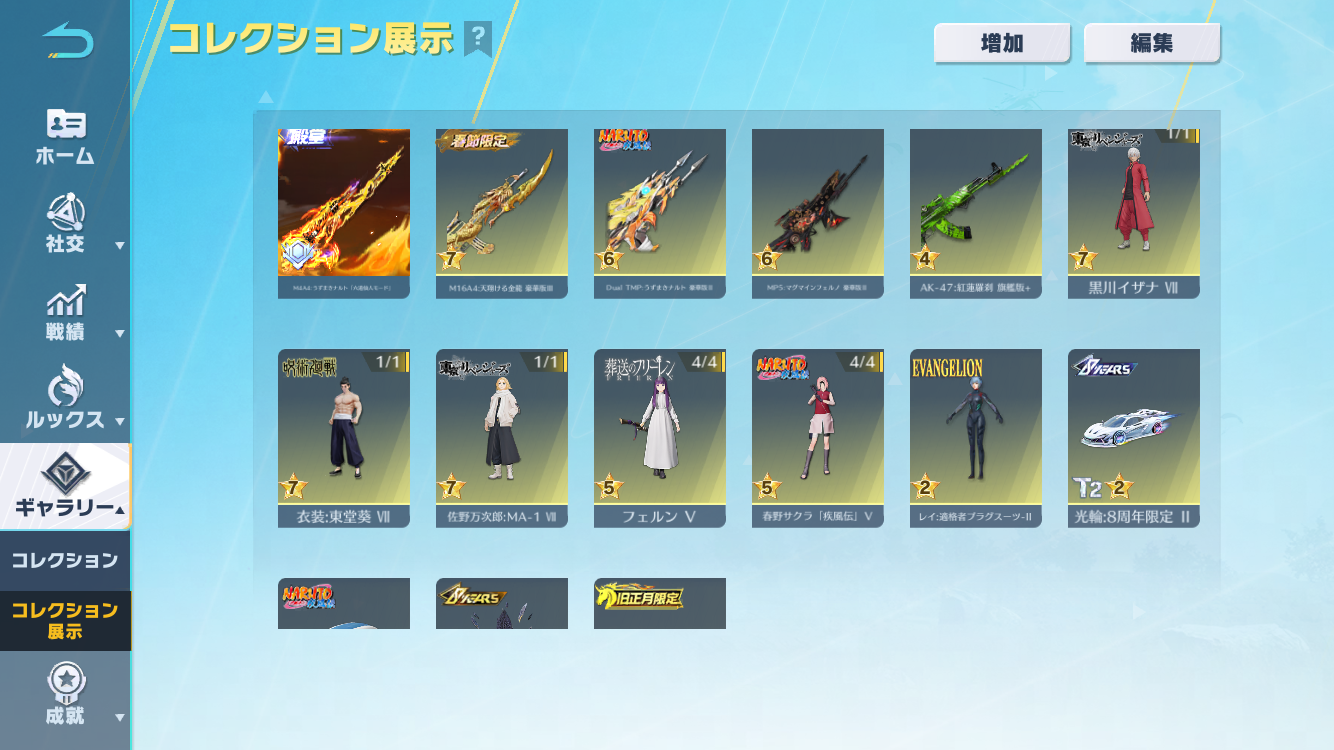Select the 光輪:8周年限定 car card

tap(1134, 437)
